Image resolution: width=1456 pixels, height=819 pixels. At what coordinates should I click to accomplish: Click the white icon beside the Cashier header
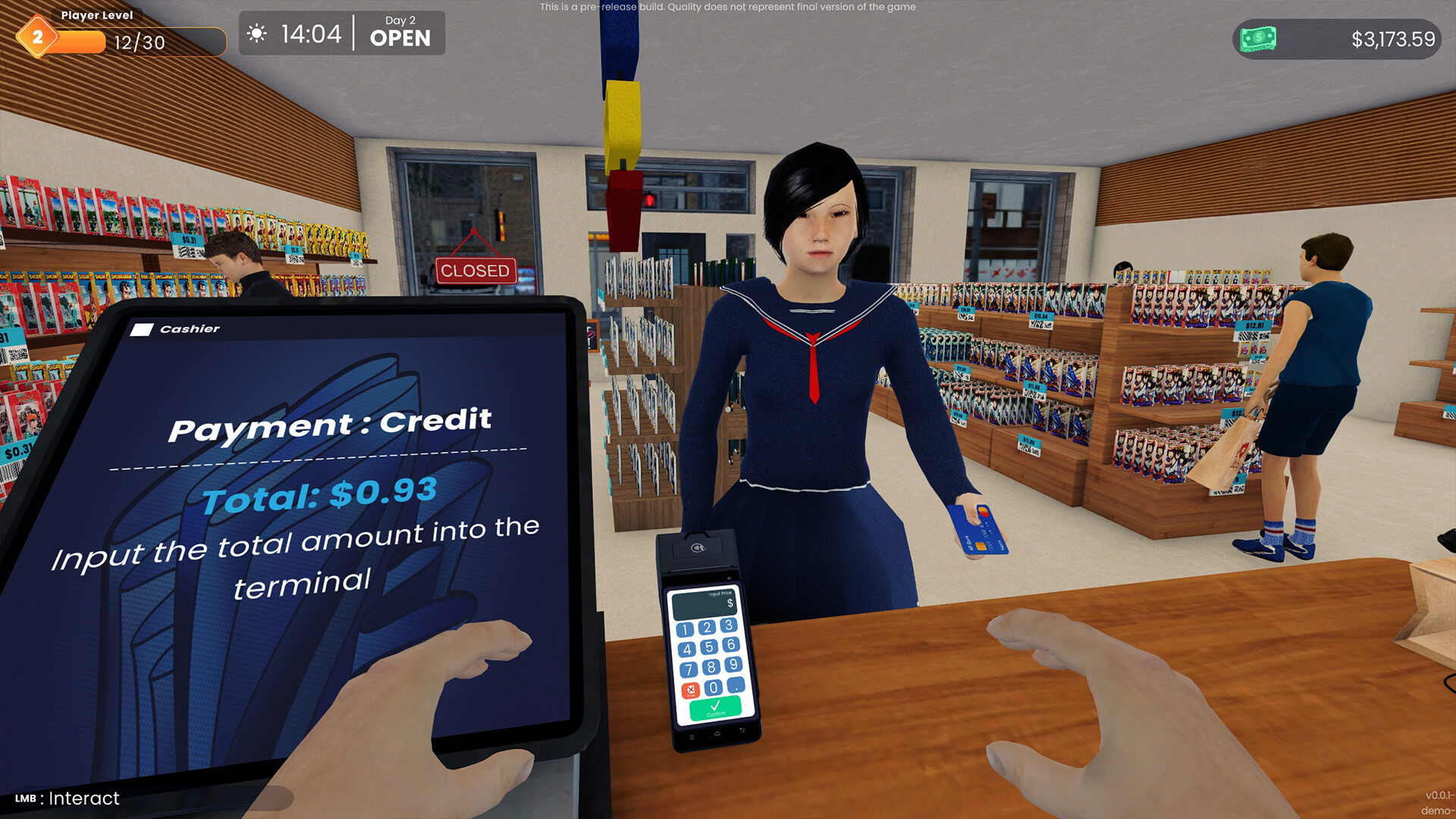[143, 328]
